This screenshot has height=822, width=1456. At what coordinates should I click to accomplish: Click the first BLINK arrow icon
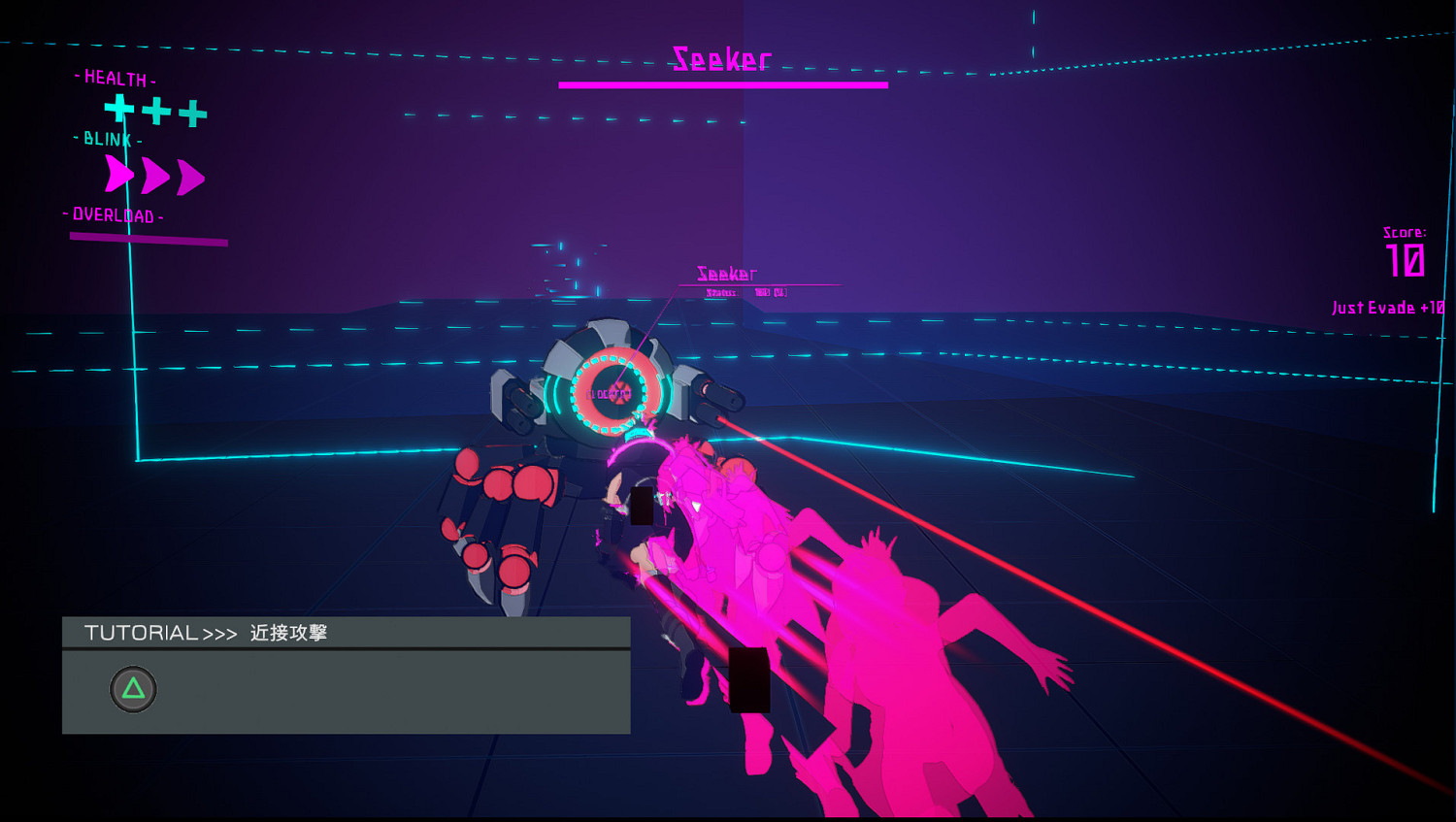(x=119, y=176)
